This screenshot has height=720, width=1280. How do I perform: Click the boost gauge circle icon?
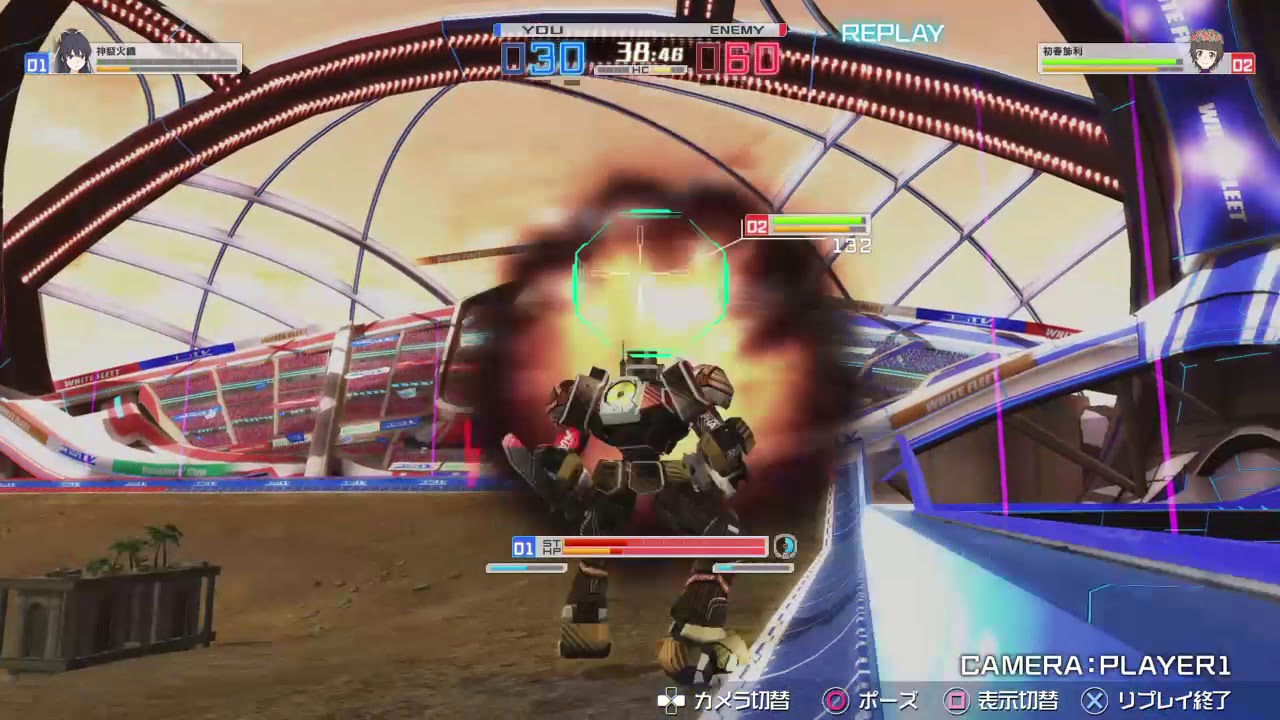click(786, 547)
